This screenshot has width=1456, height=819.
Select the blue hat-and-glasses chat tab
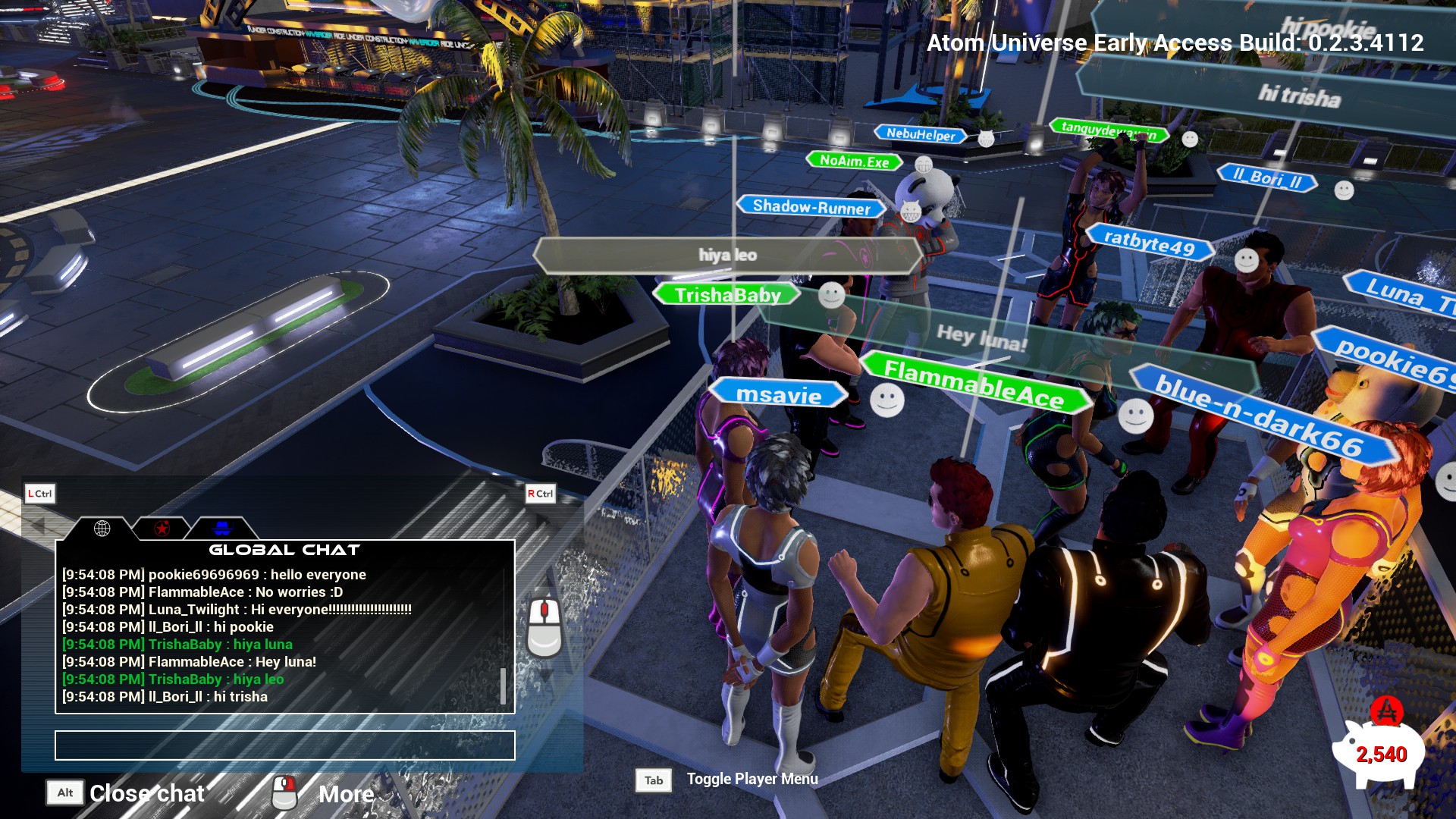point(221,528)
